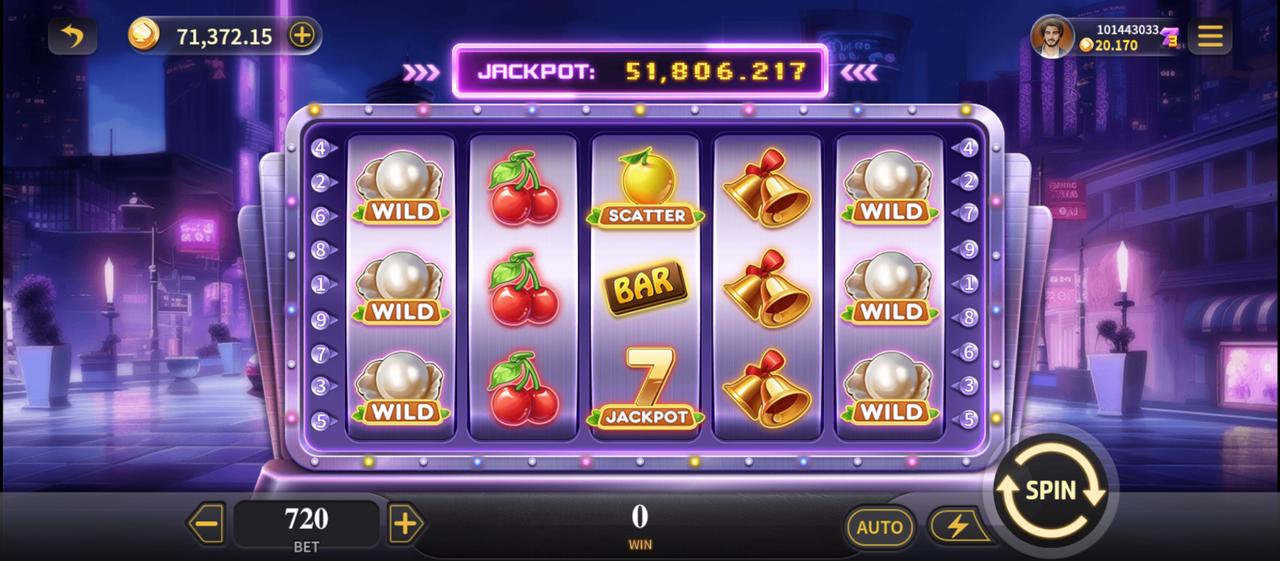Add coins with the balance plus icon
The height and width of the screenshot is (561, 1280).
(x=301, y=36)
